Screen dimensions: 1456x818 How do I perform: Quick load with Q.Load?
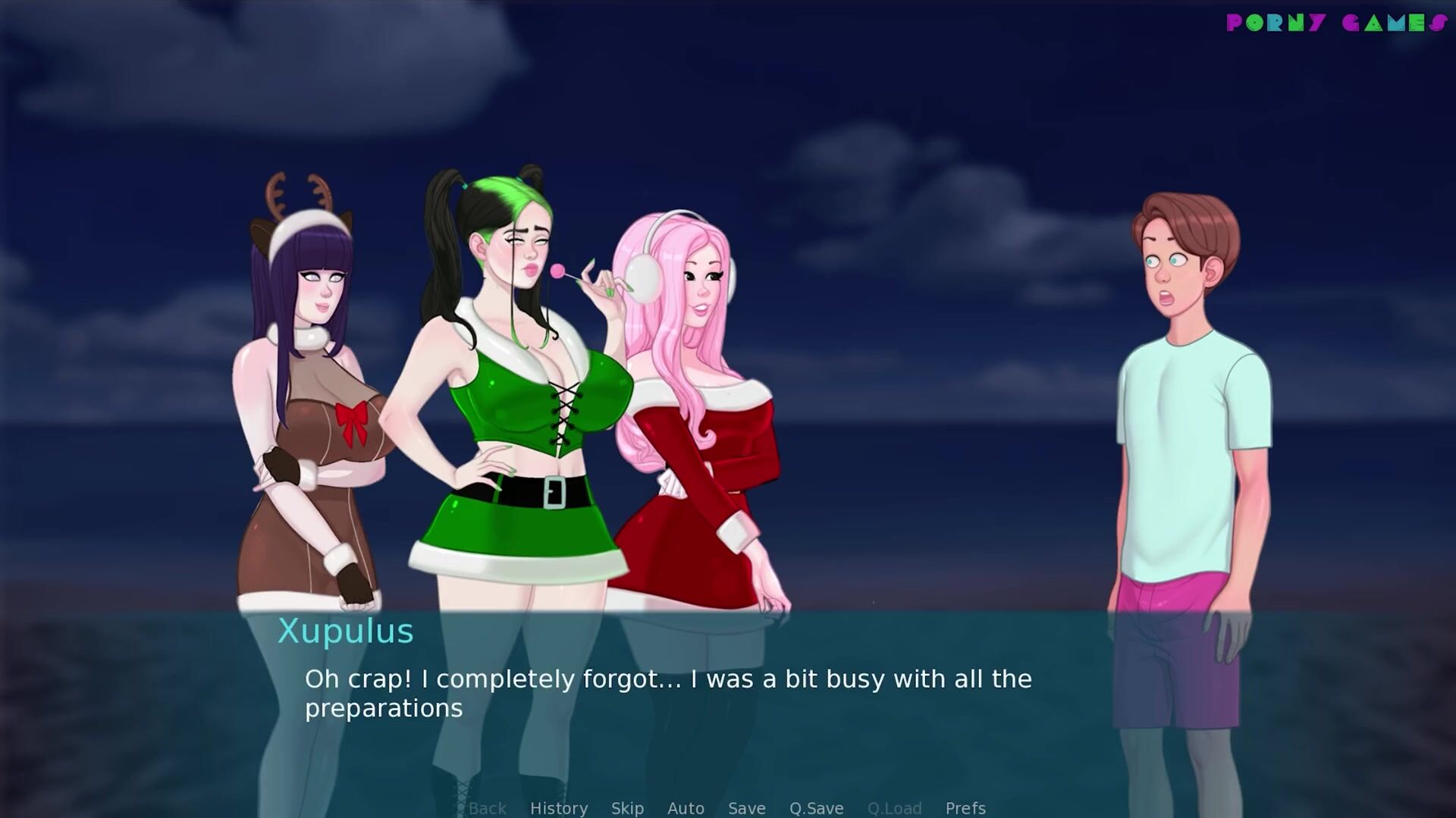(x=894, y=808)
